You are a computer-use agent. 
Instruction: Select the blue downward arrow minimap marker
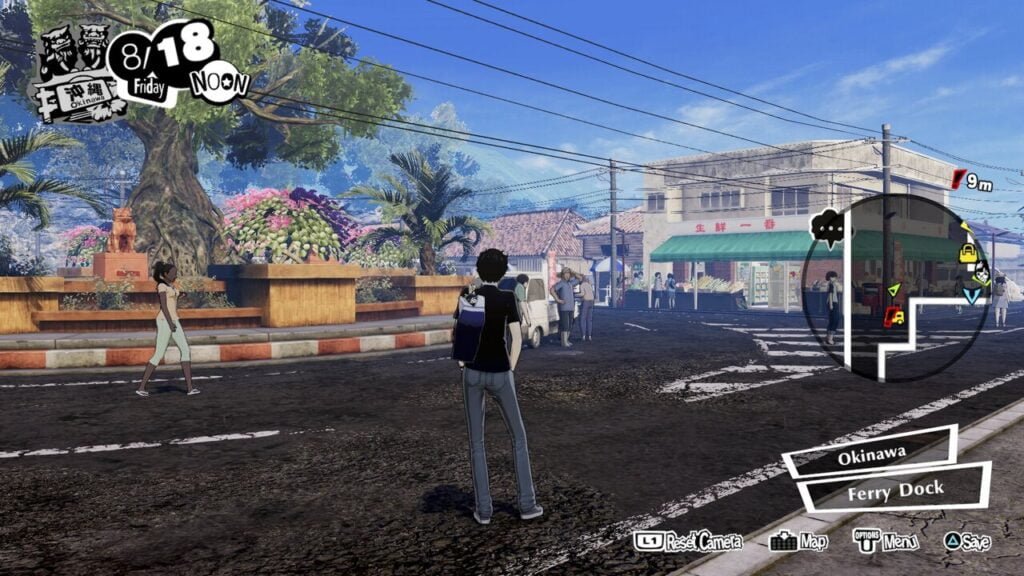pos(972,295)
